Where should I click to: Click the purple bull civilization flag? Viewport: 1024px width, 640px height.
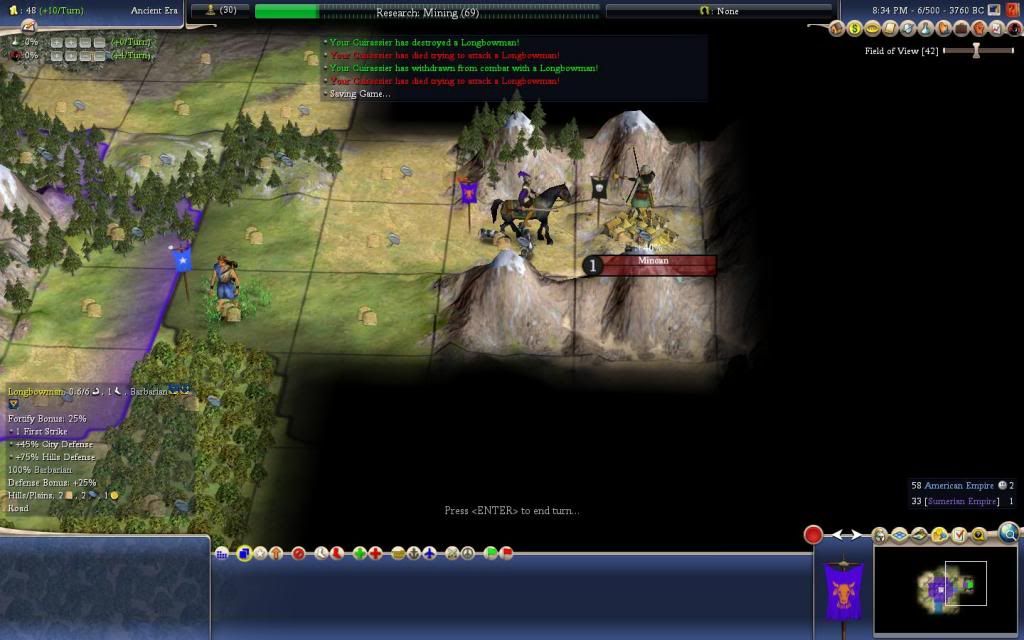coord(843,590)
